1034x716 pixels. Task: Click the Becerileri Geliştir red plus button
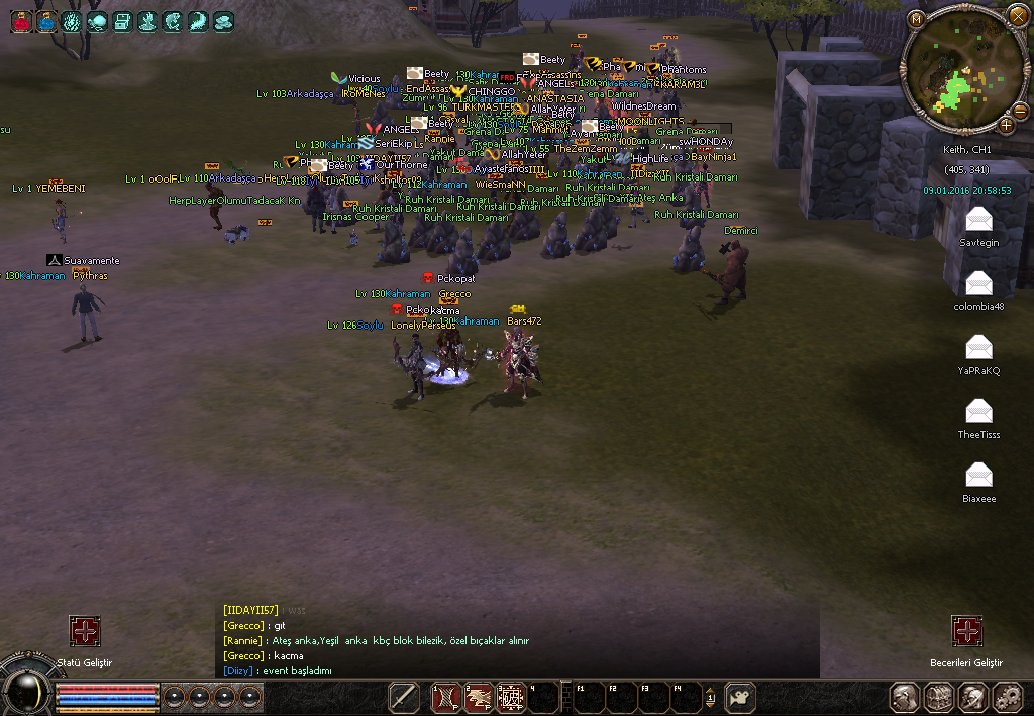(967, 631)
